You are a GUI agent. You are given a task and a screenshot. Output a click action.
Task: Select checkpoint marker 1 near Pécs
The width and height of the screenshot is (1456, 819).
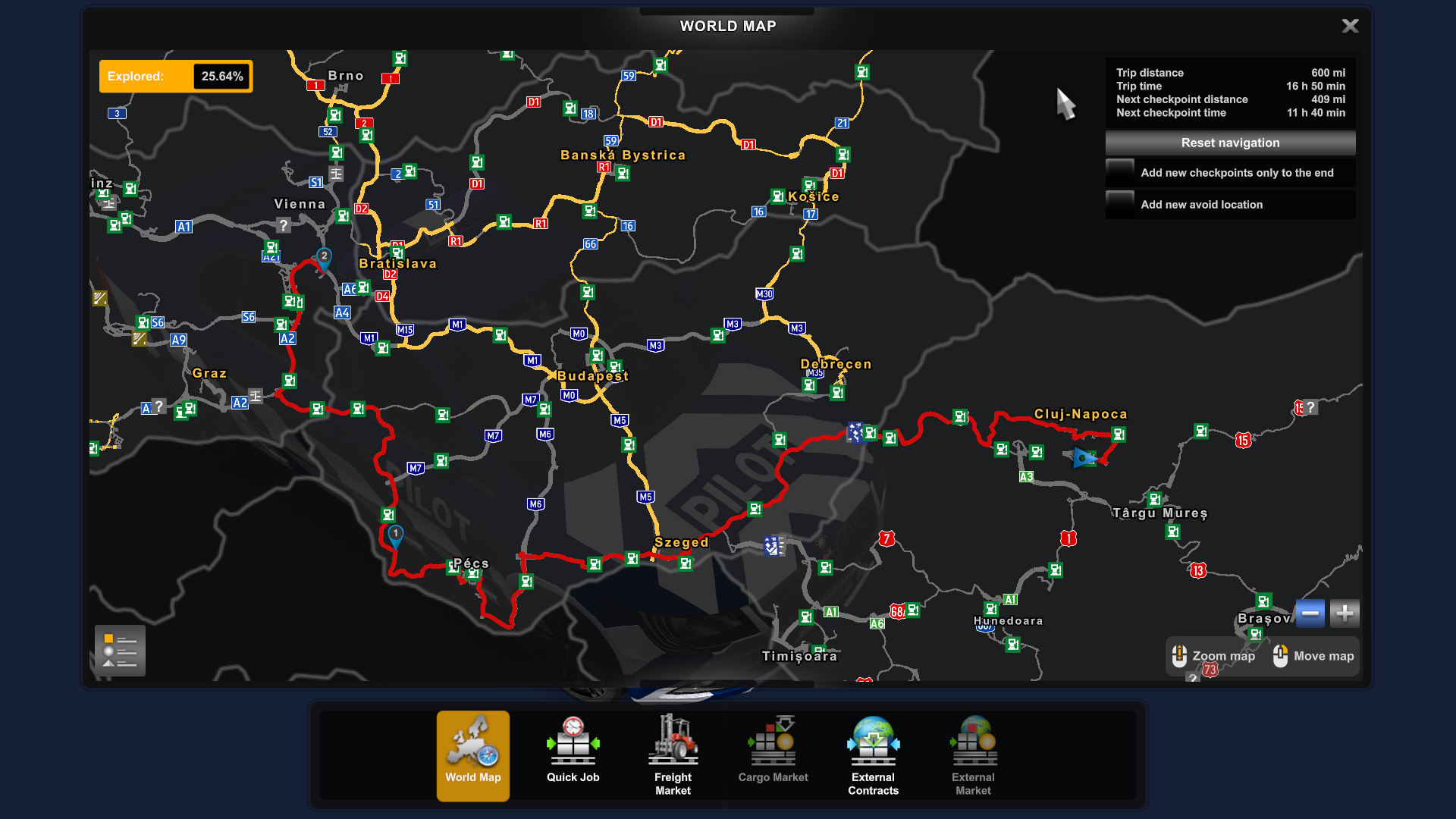(x=395, y=533)
